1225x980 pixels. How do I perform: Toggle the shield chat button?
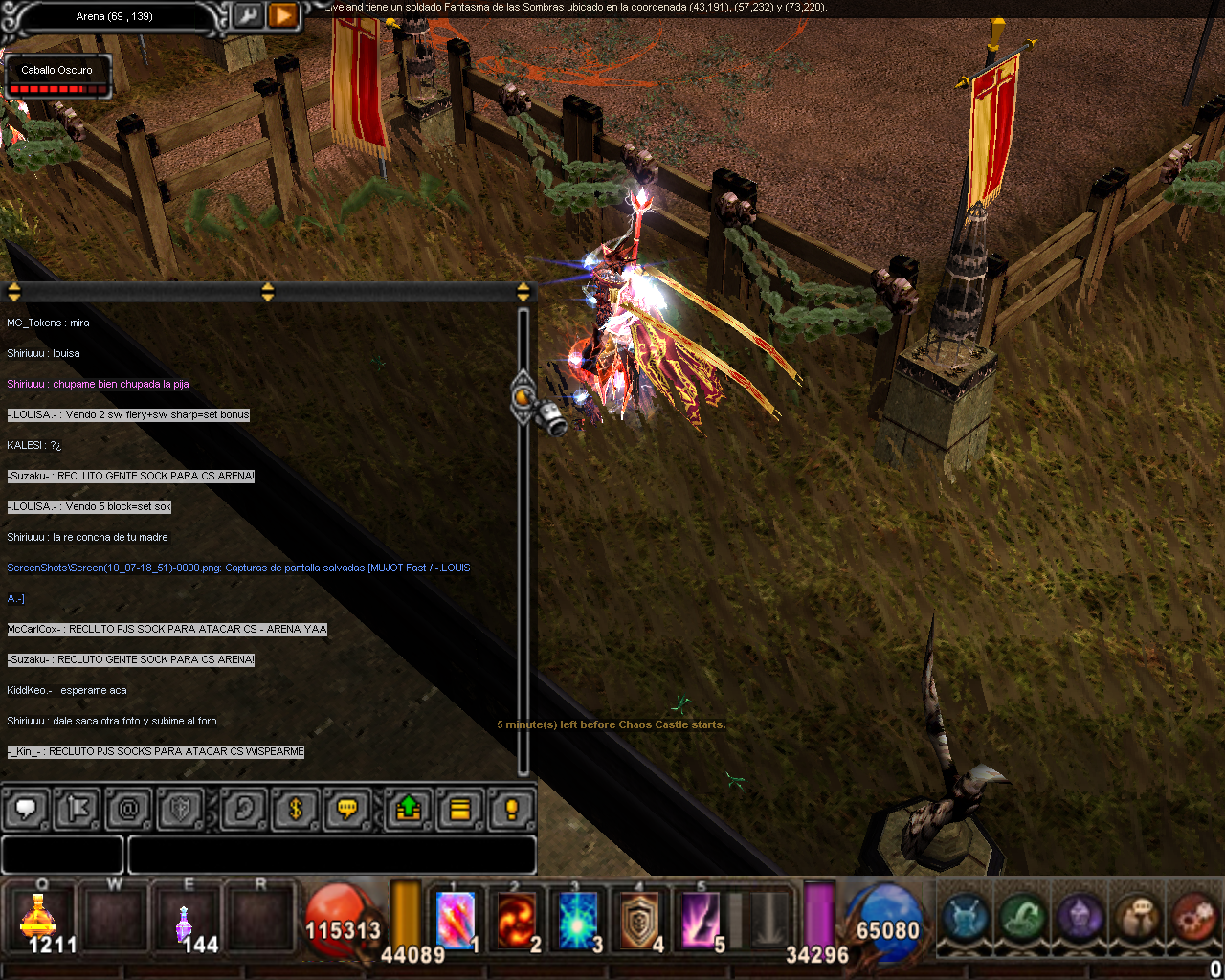click(181, 810)
